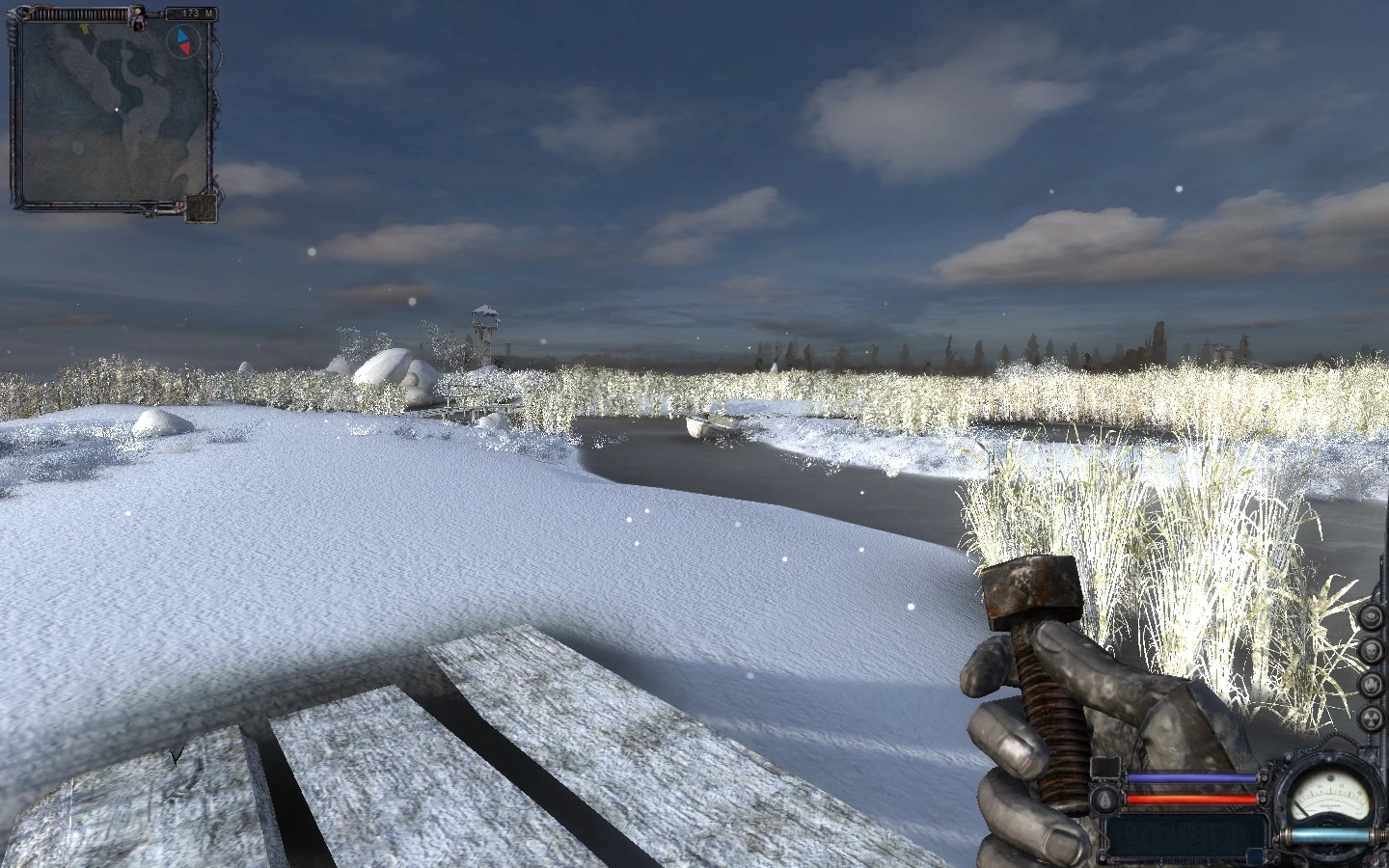Image resolution: width=1389 pixels, height=868 pixels.
Task: Select the PDA emblem below the minimap
Action: (x=198, y=207)
